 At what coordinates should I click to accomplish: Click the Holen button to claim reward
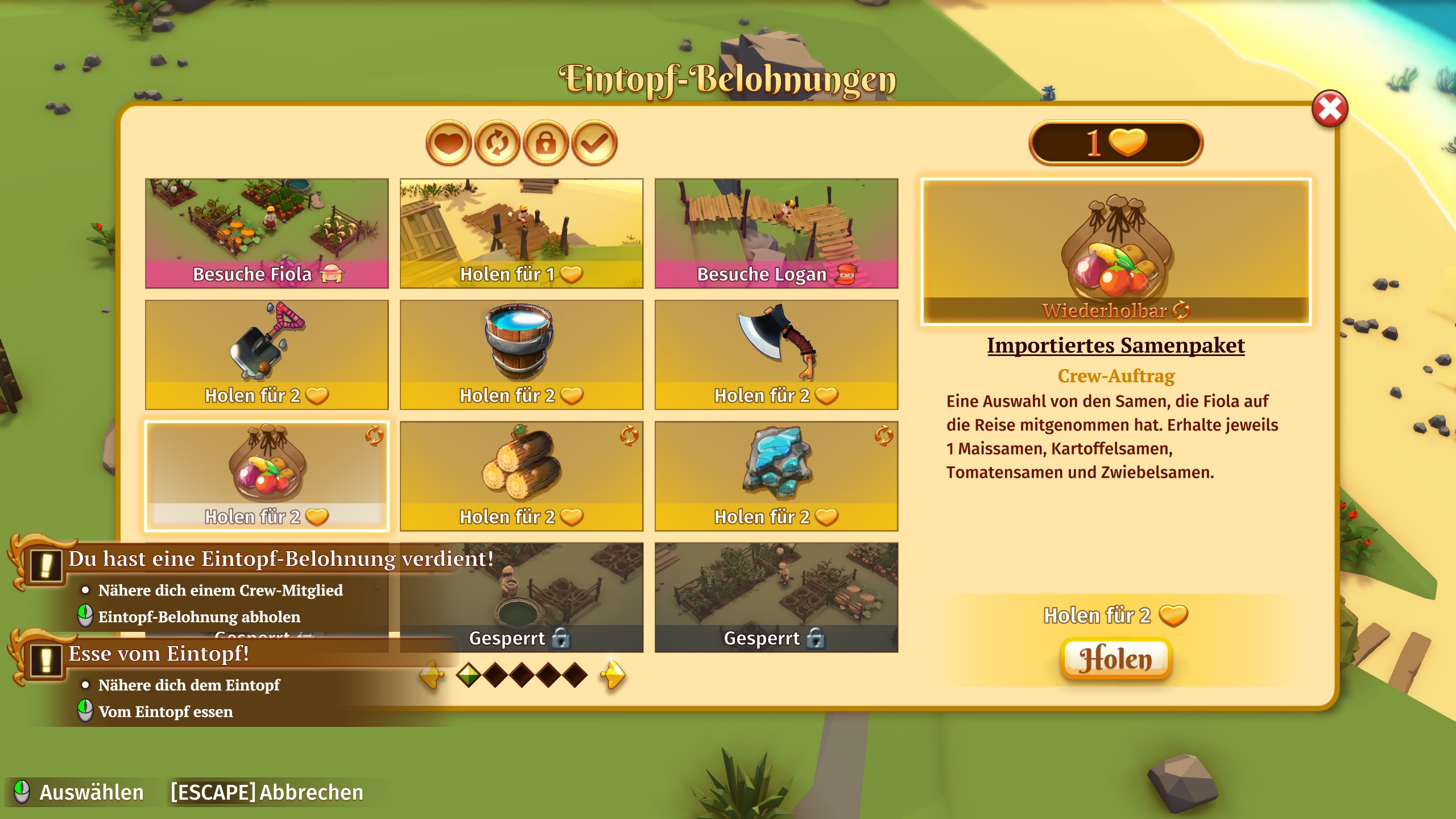pos(1115,659)
